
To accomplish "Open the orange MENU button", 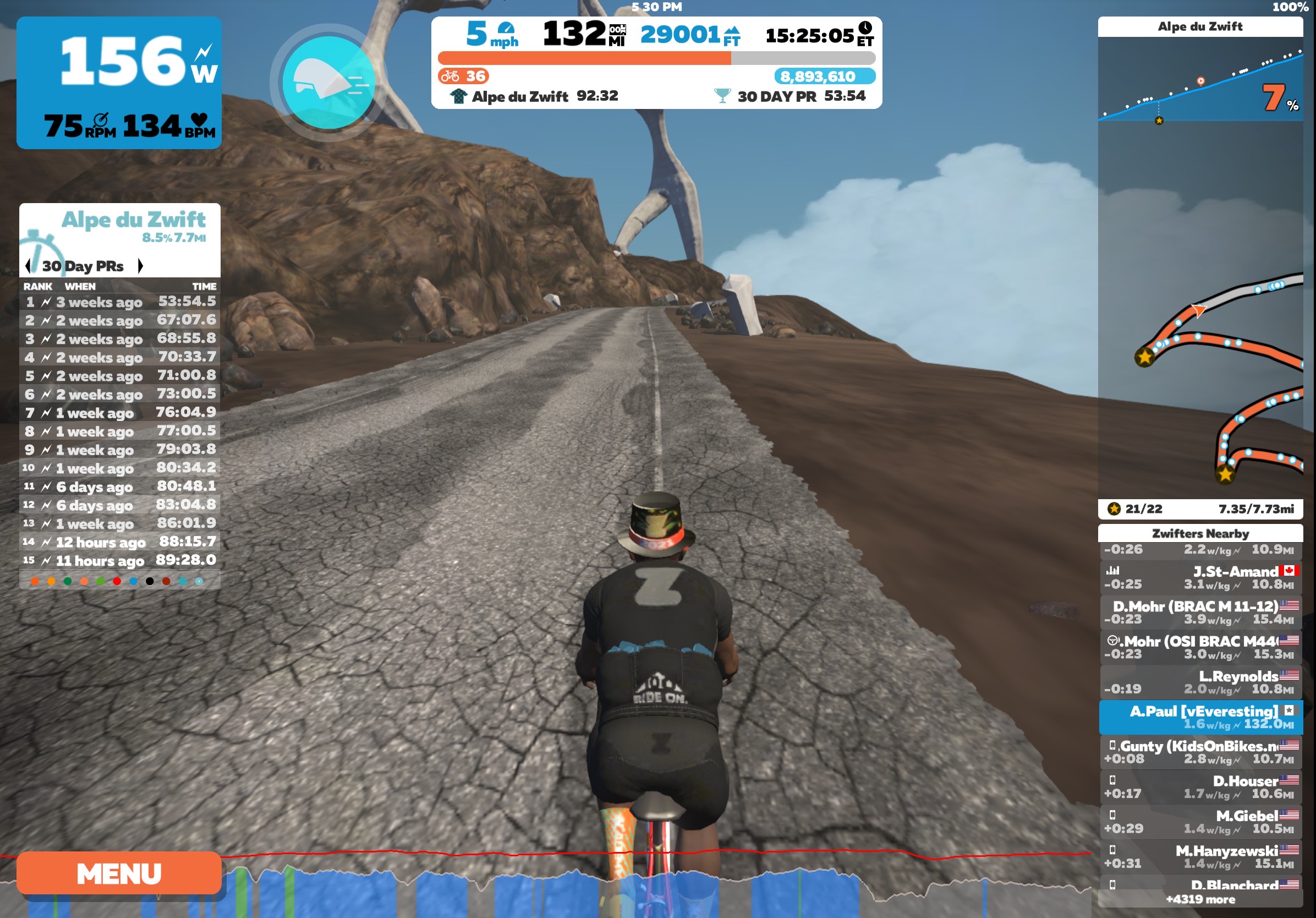I will [x=119, y=873].
